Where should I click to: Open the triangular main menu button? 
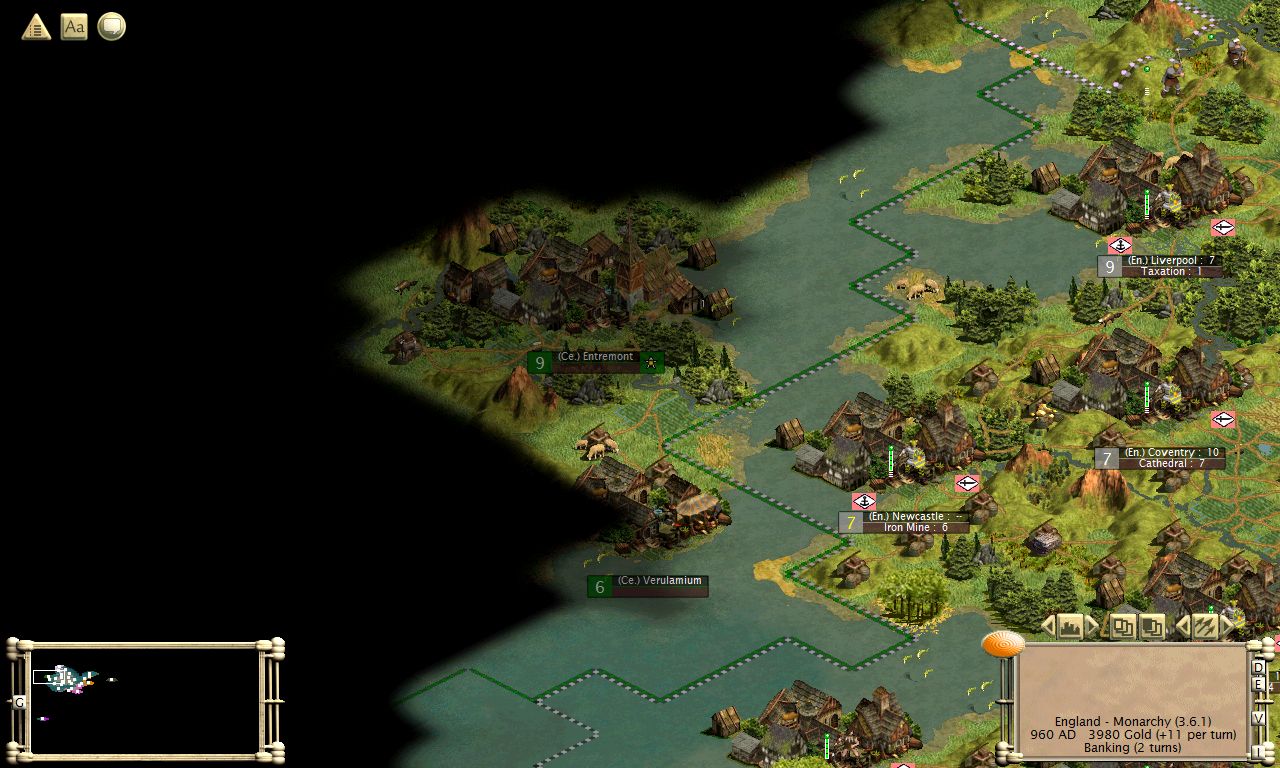click(x=36, y=27)
